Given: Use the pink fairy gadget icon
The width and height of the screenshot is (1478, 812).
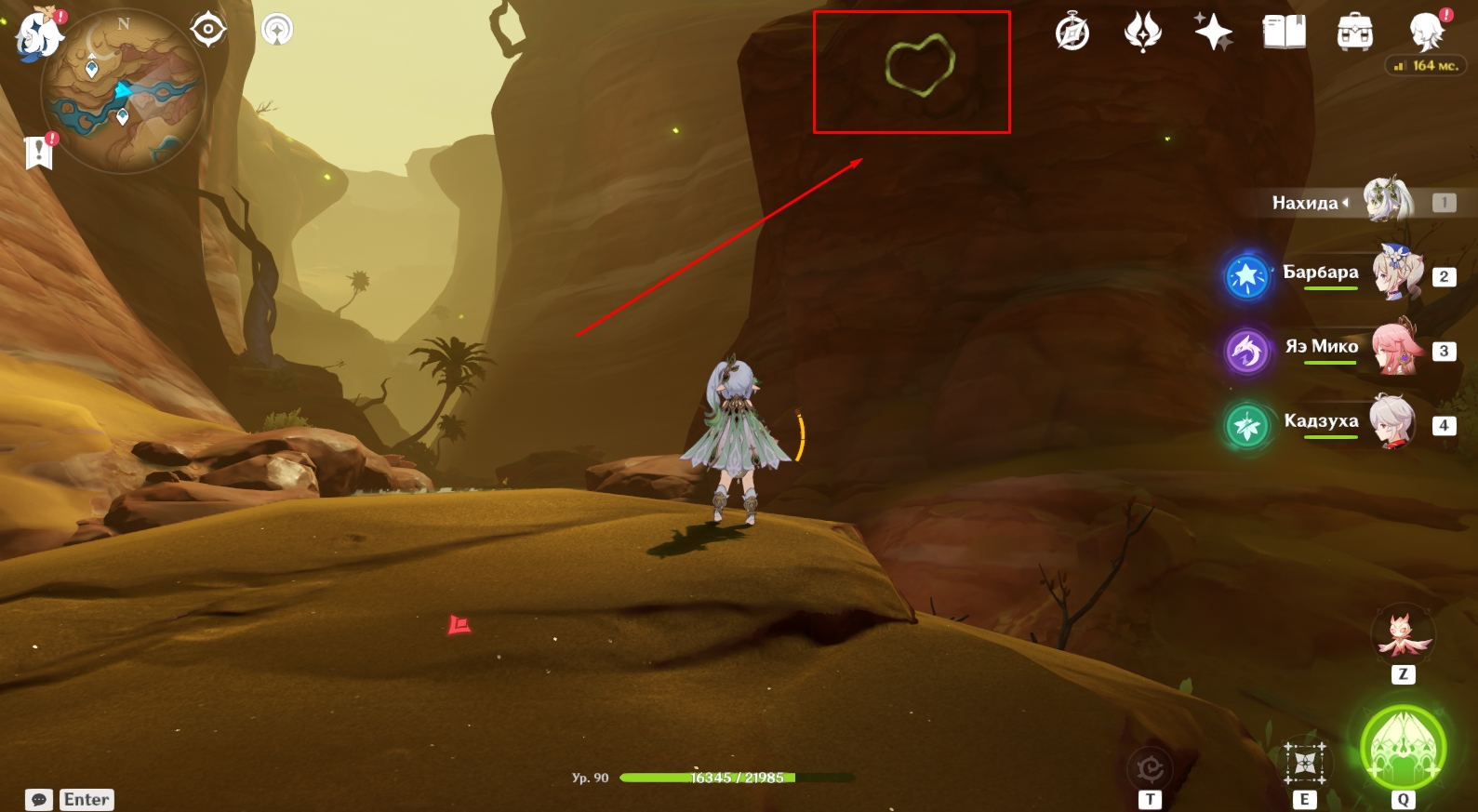Looking at the screenshot, I should (1404, 635).
